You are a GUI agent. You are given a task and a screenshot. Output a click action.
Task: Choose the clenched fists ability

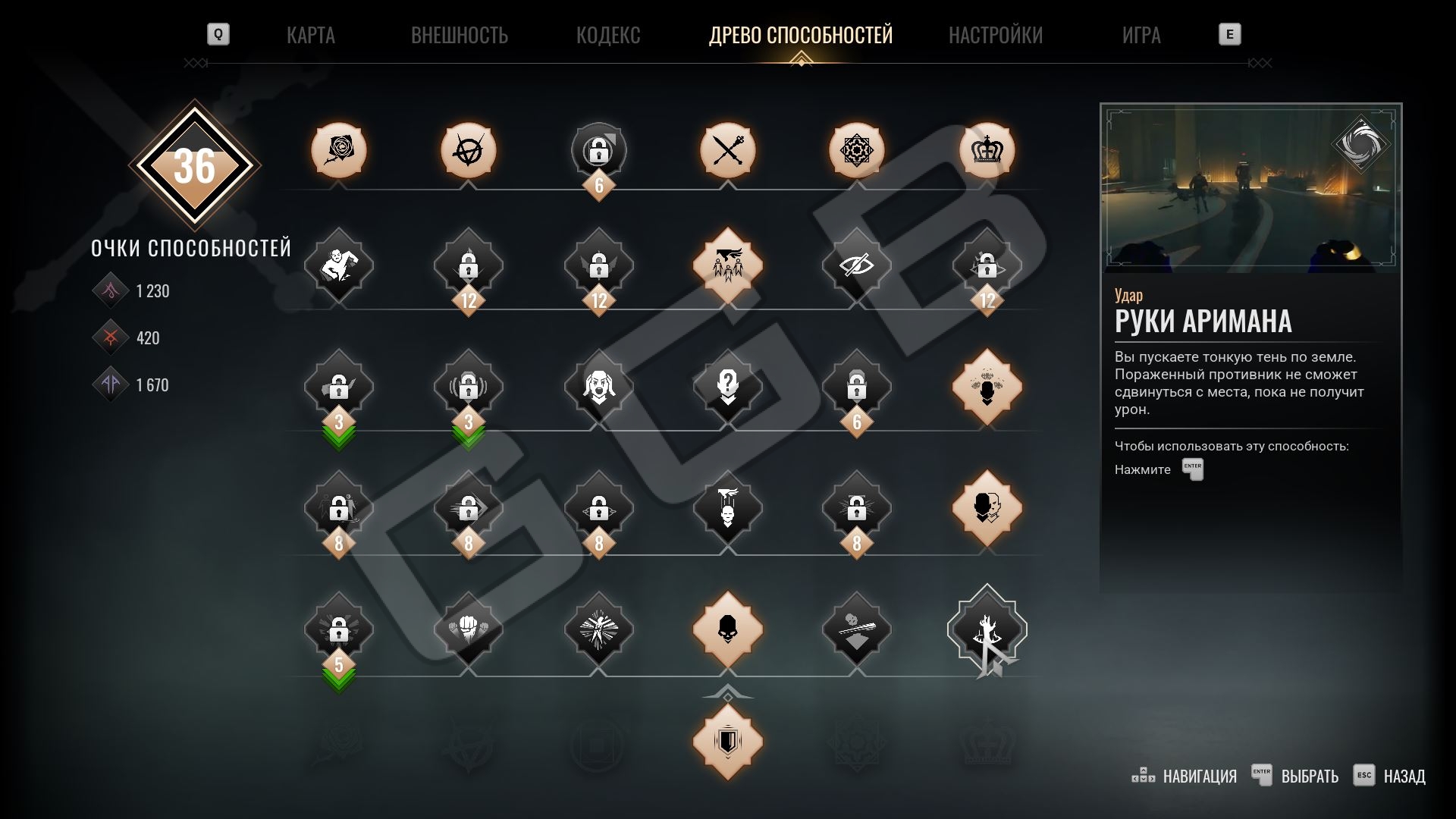469,629
